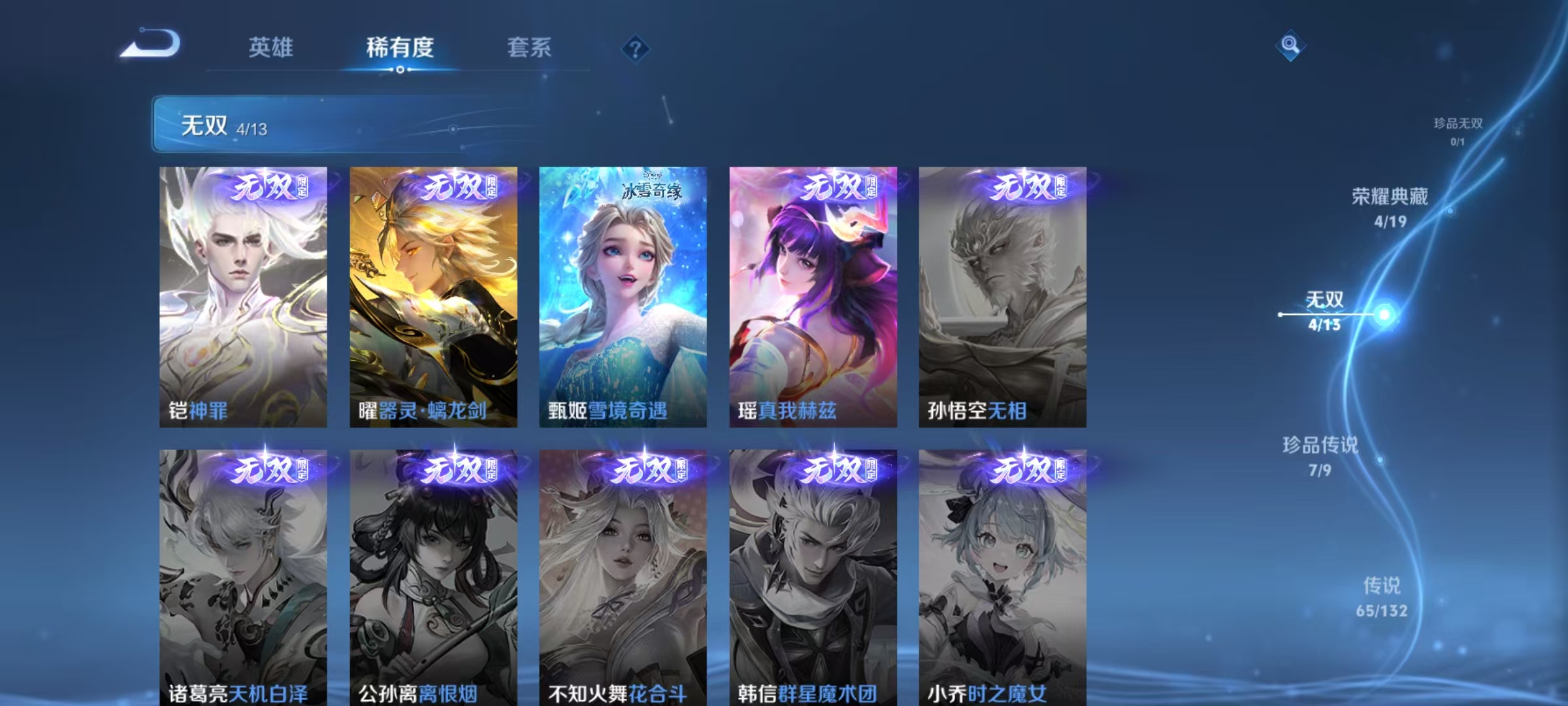This screenshot has height=706, width=1568.
Task: Select the 稀有度 tab
Action: 400,46
